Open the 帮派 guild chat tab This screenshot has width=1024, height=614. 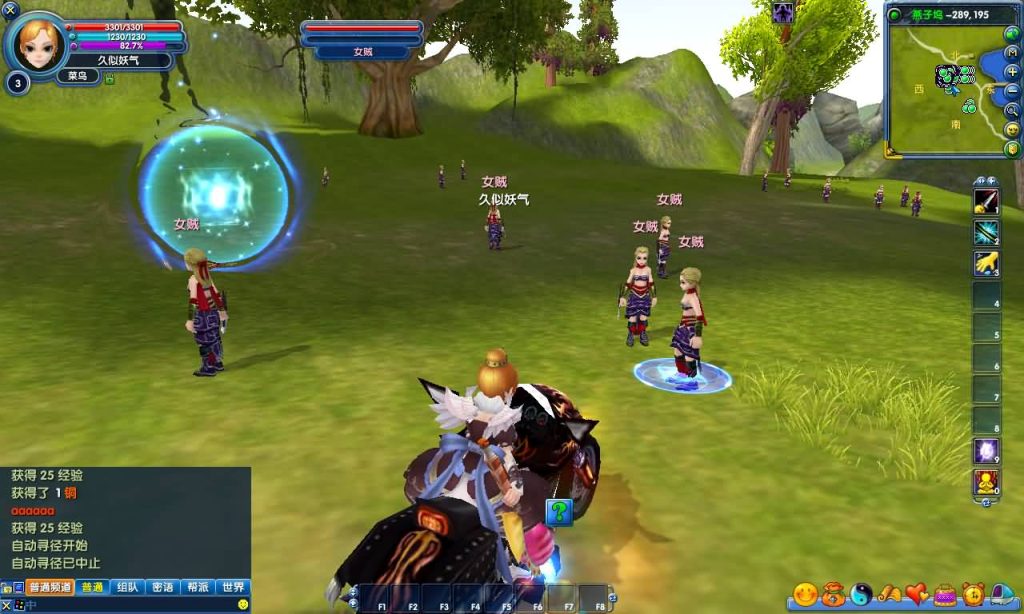pyautogui.click(x=197, y=587)
